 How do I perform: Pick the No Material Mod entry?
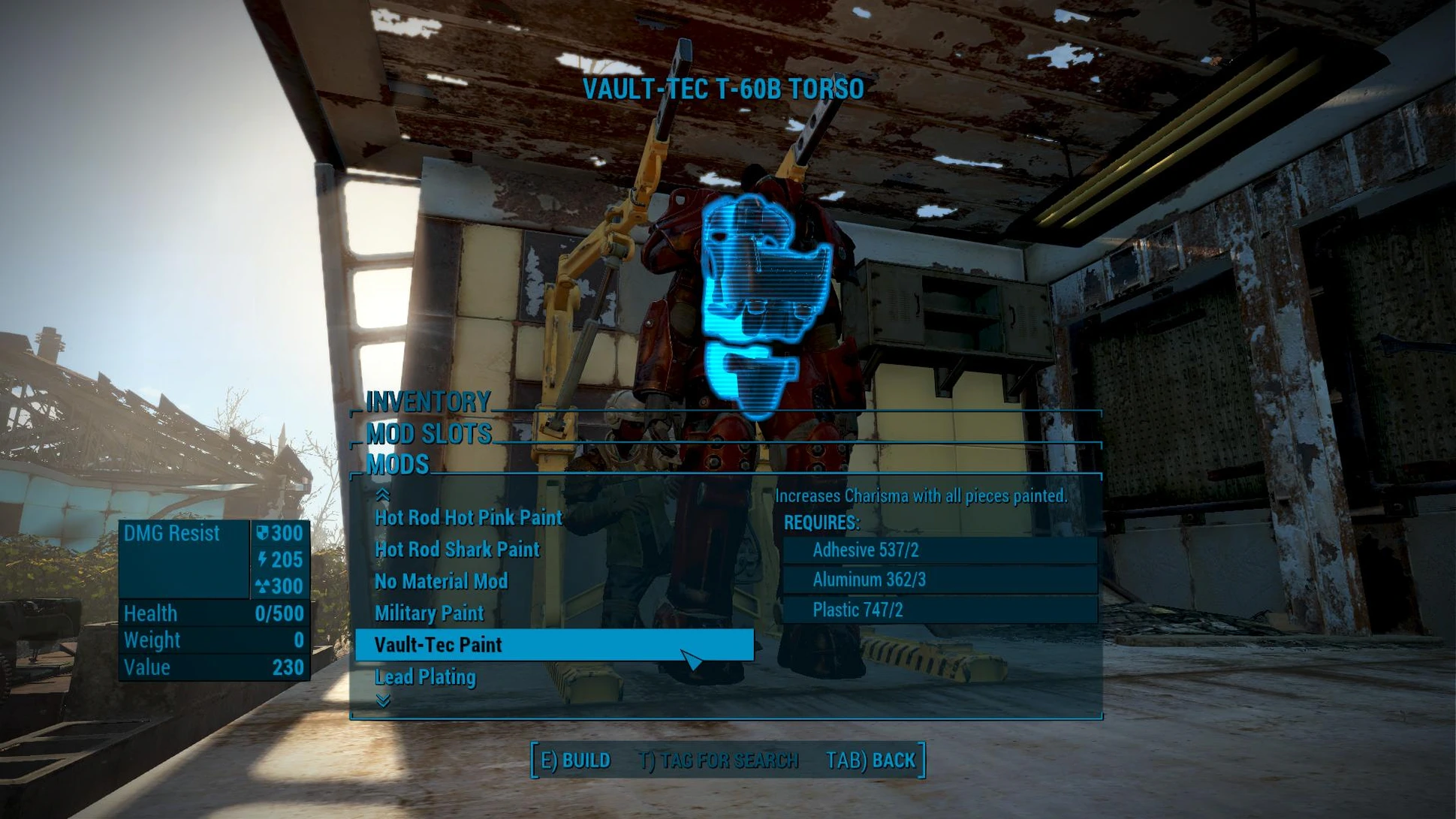[441, 582]
